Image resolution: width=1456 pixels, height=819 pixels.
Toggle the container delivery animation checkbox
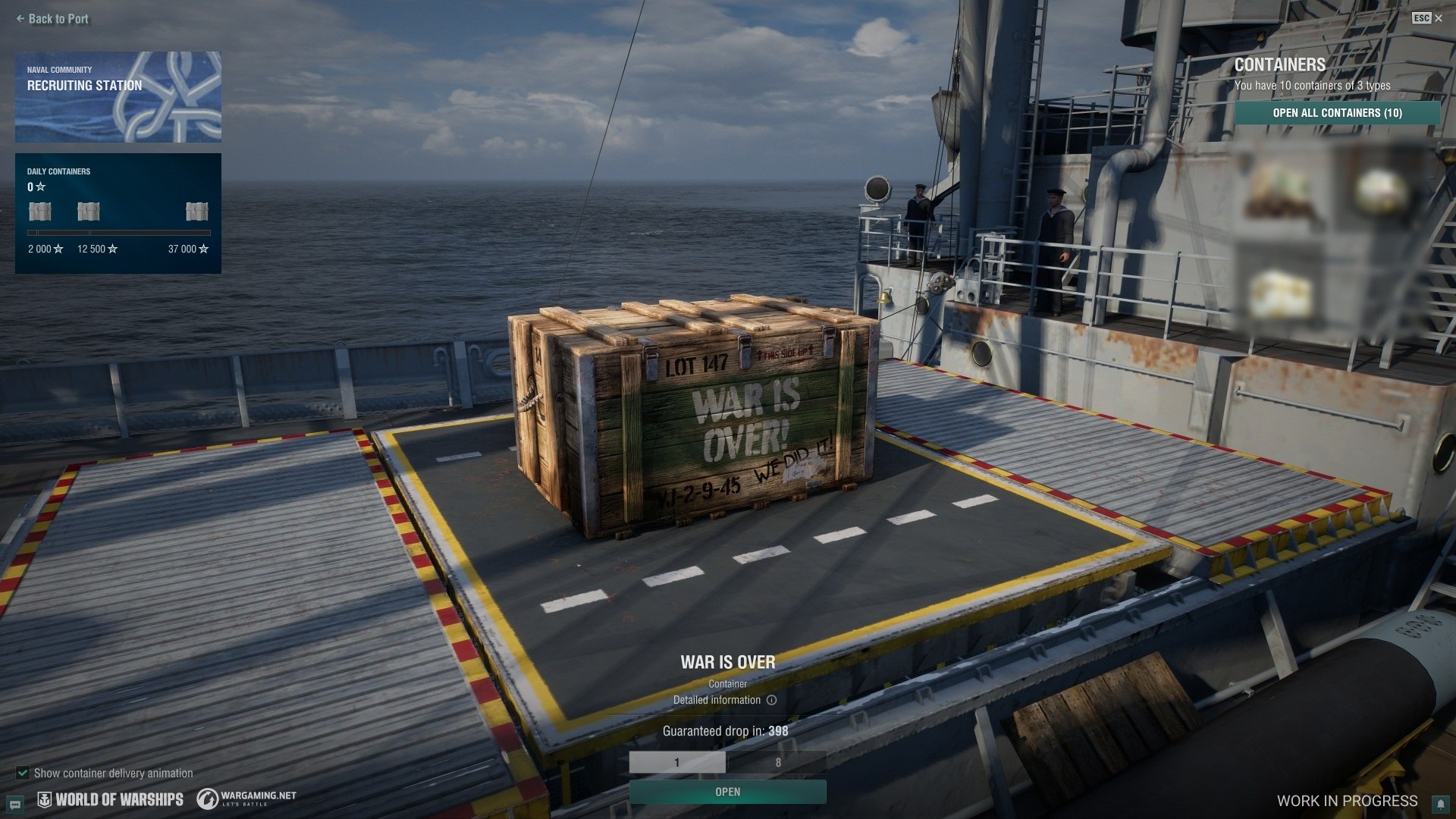(23, 773)
